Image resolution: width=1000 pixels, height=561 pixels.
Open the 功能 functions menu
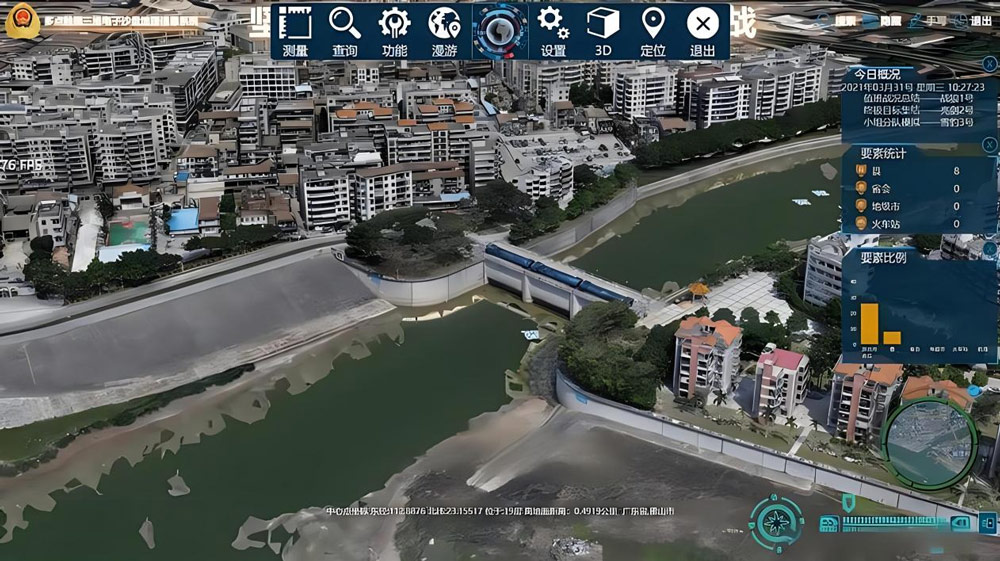(x=395, y=31)
